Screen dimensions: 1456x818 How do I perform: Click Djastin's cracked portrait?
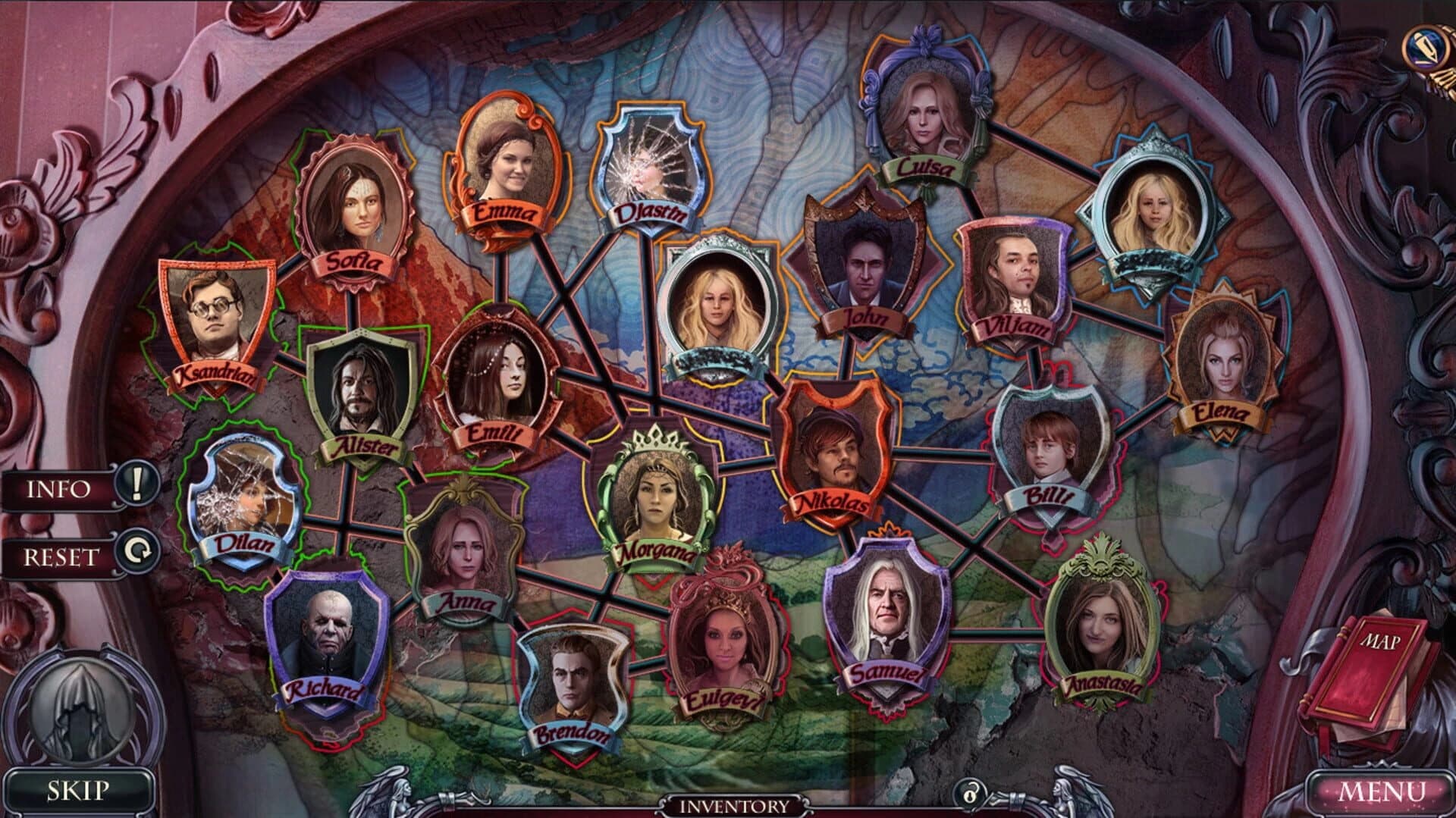651,159
